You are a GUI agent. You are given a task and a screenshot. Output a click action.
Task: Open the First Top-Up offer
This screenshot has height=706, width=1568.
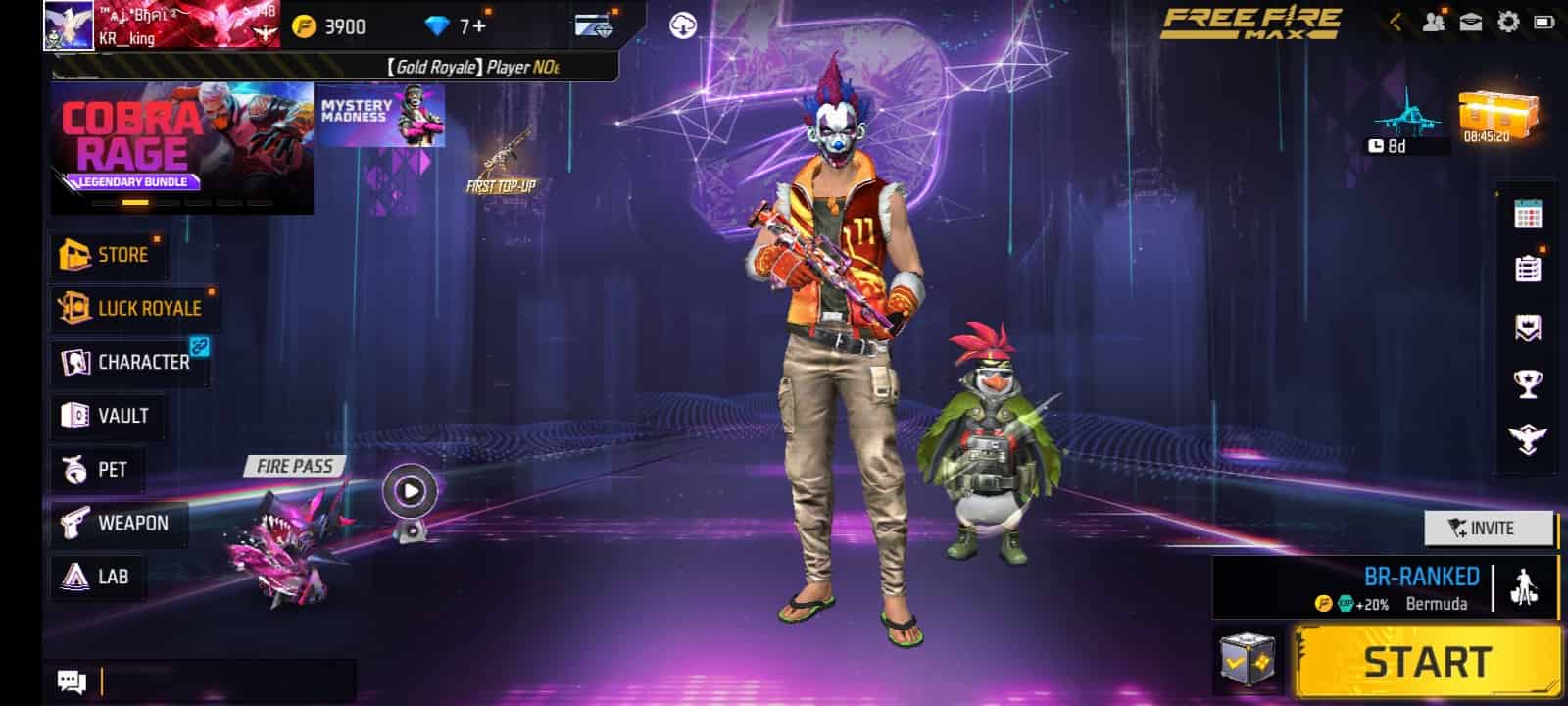click(x=502, y=162)
